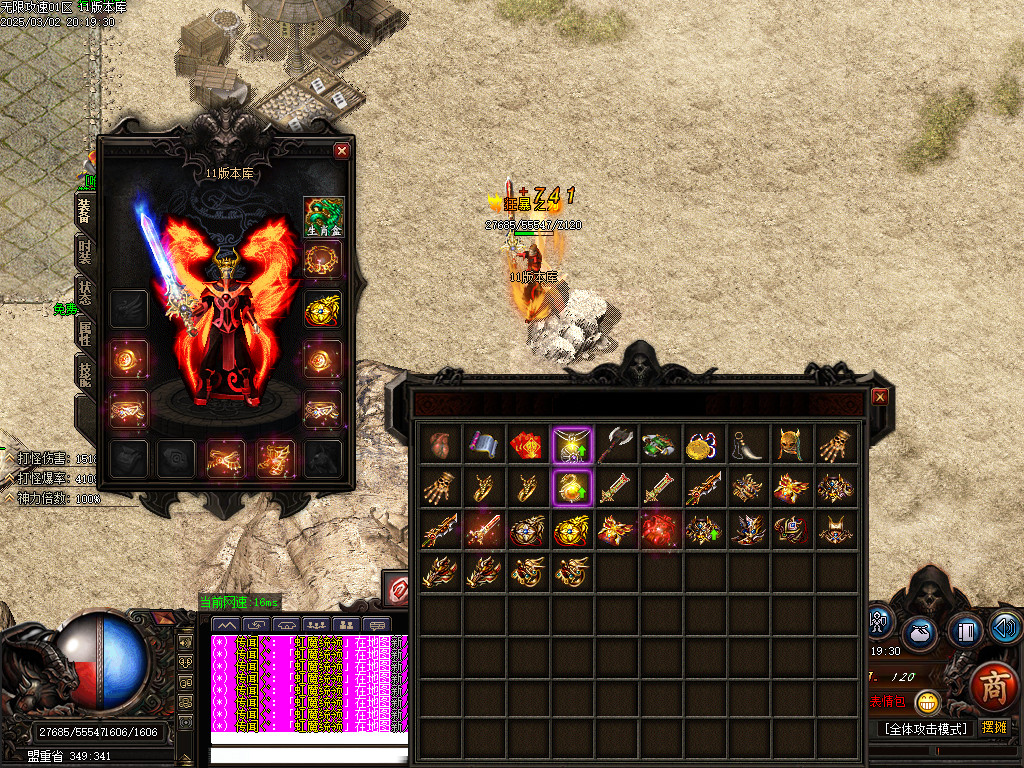1024x768 pixels.
Task: Open the bag pouch HUD icon
Action: [919, 633]
